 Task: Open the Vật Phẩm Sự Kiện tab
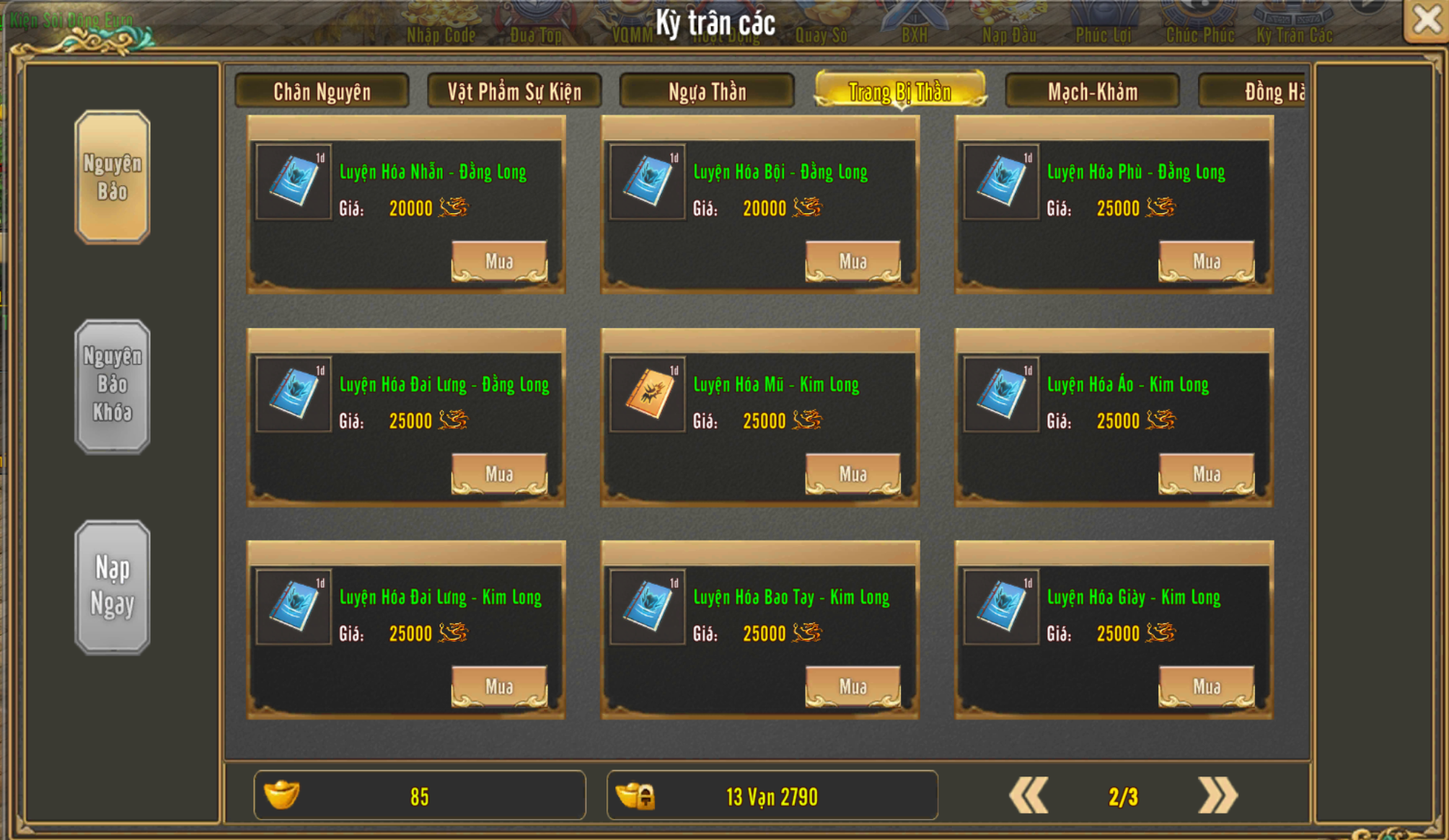[514, 92]
